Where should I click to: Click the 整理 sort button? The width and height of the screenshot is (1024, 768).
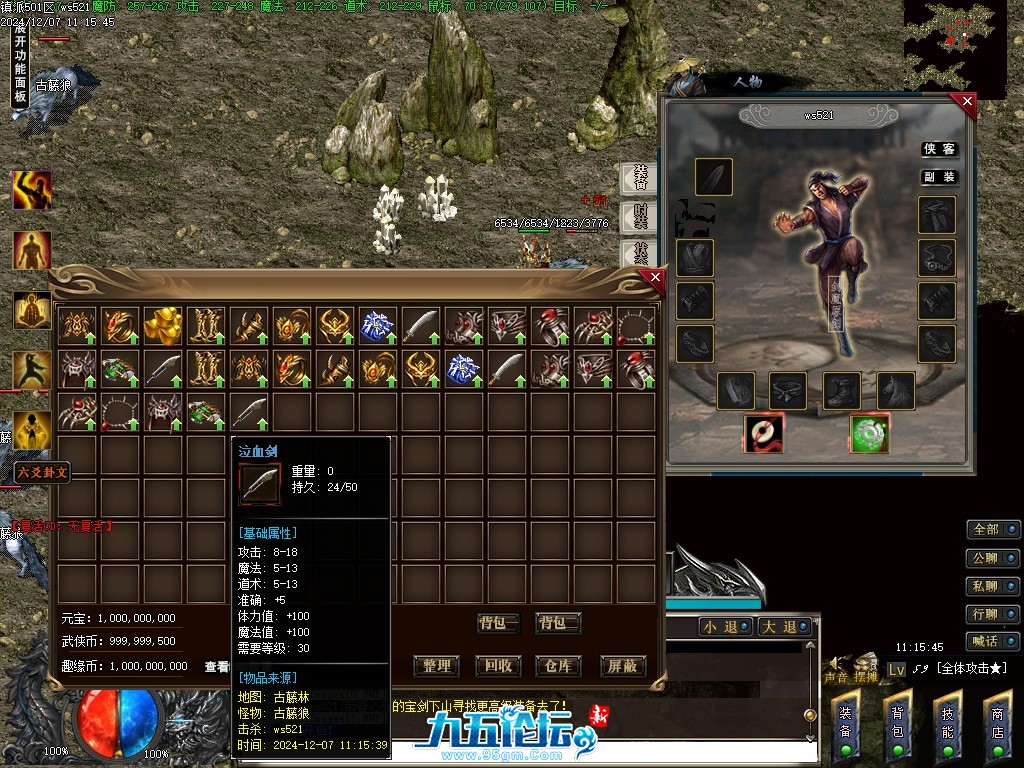click(x=436, y=666)
